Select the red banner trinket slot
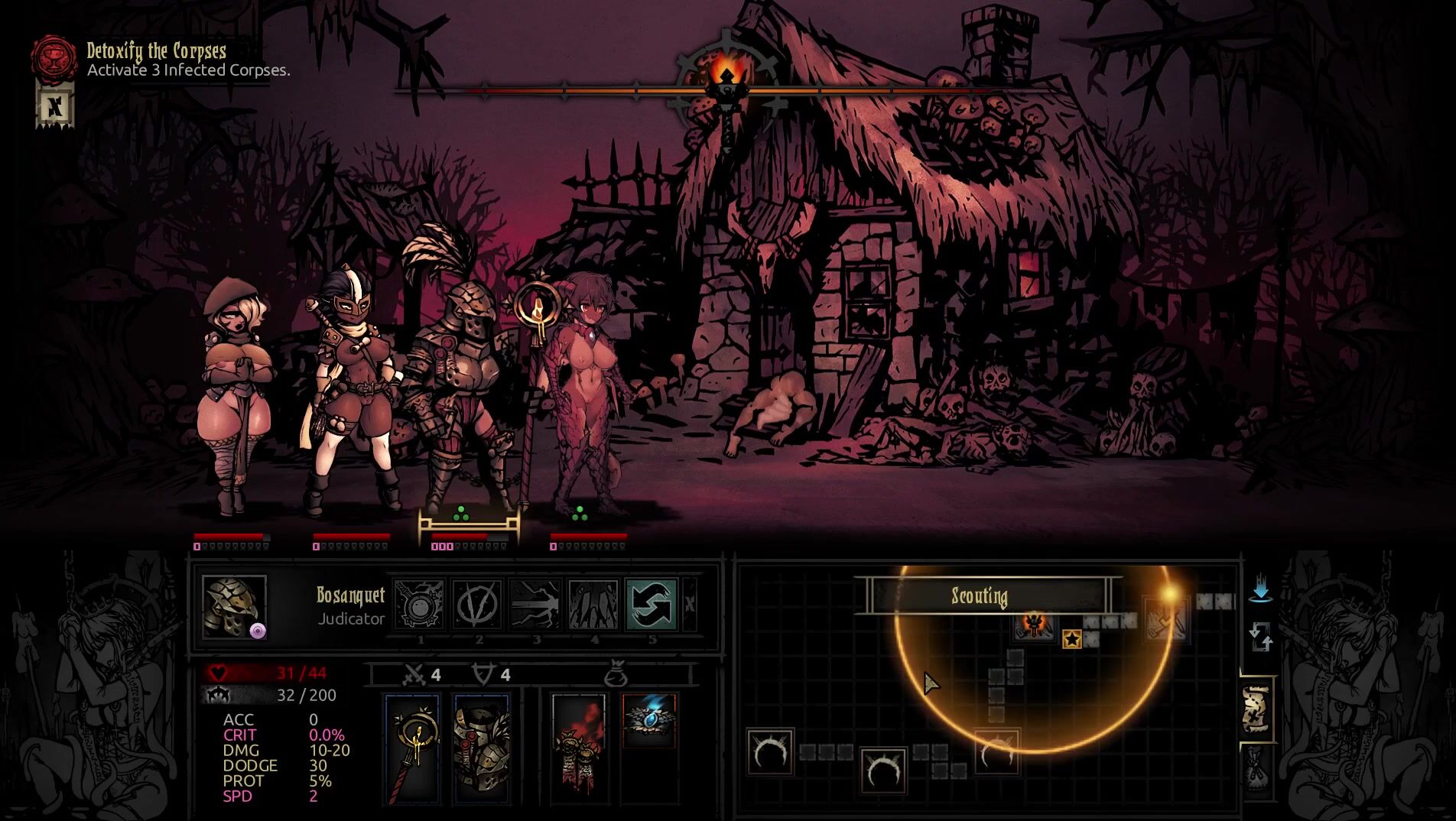The image size is (1456, 821). coord(579,741)
